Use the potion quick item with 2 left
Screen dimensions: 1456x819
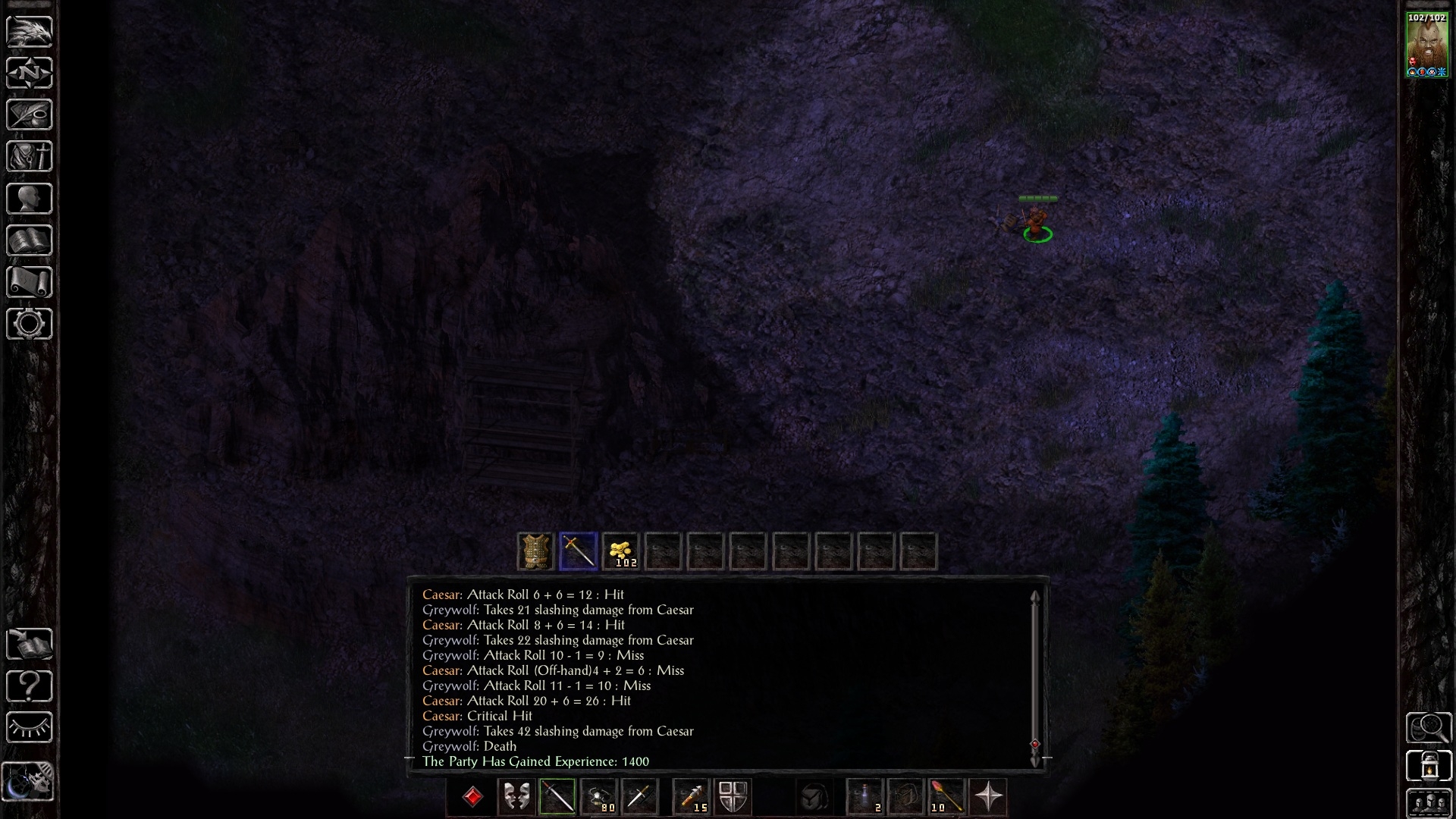(x=865, y=797)
